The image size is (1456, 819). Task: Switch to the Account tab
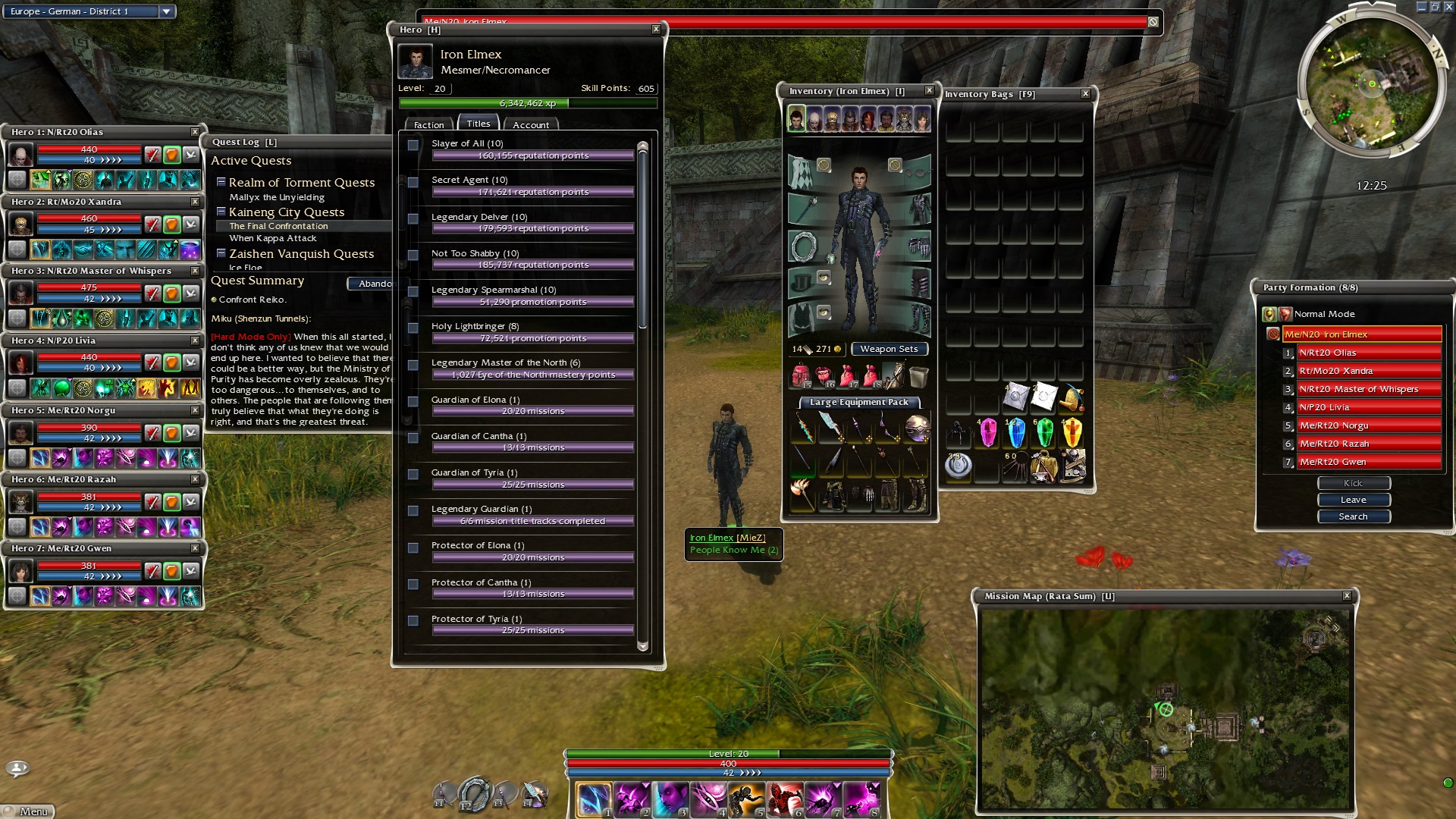tap(530, 124)
